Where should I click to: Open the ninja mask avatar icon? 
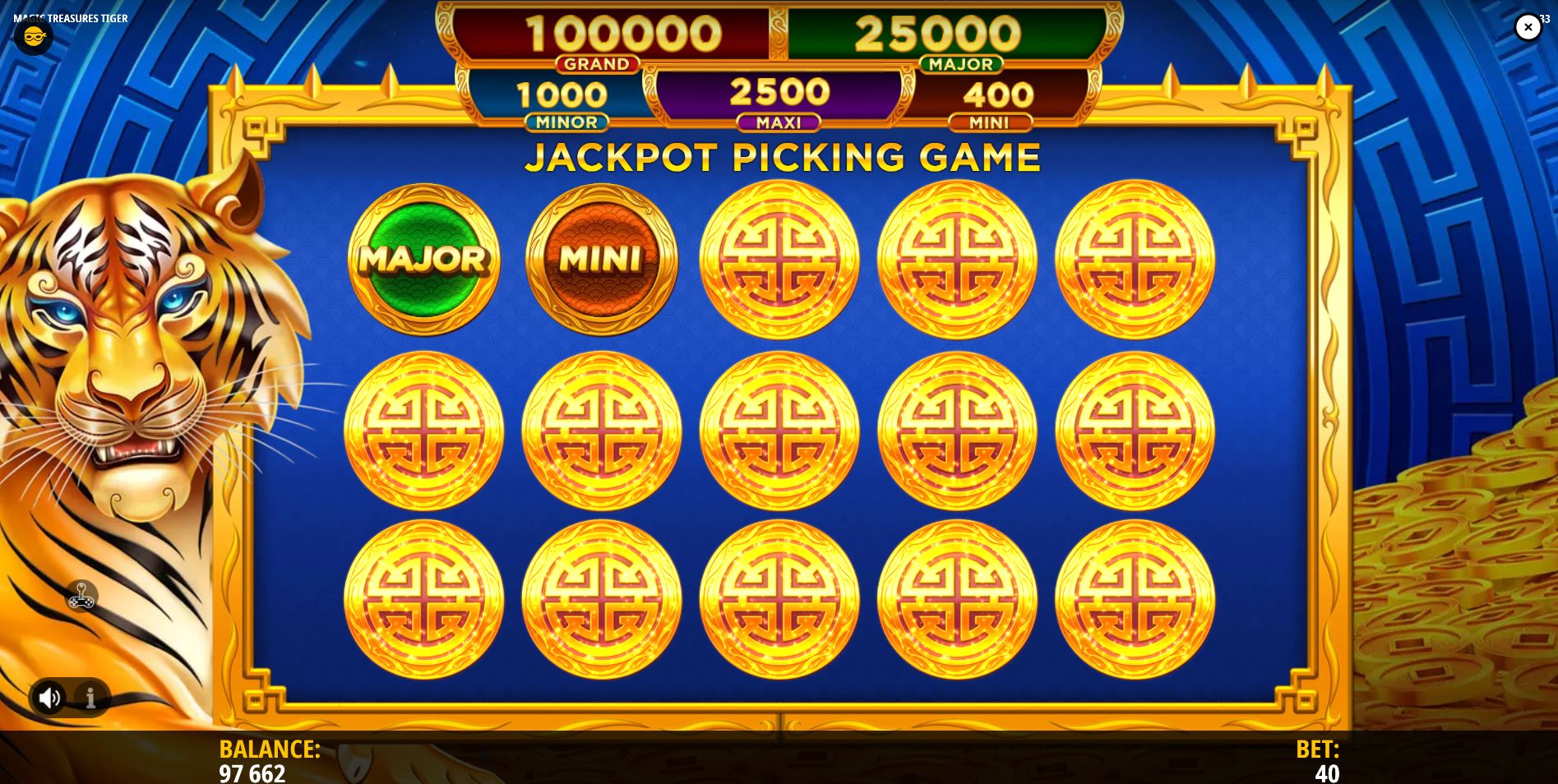click(33, 36)
